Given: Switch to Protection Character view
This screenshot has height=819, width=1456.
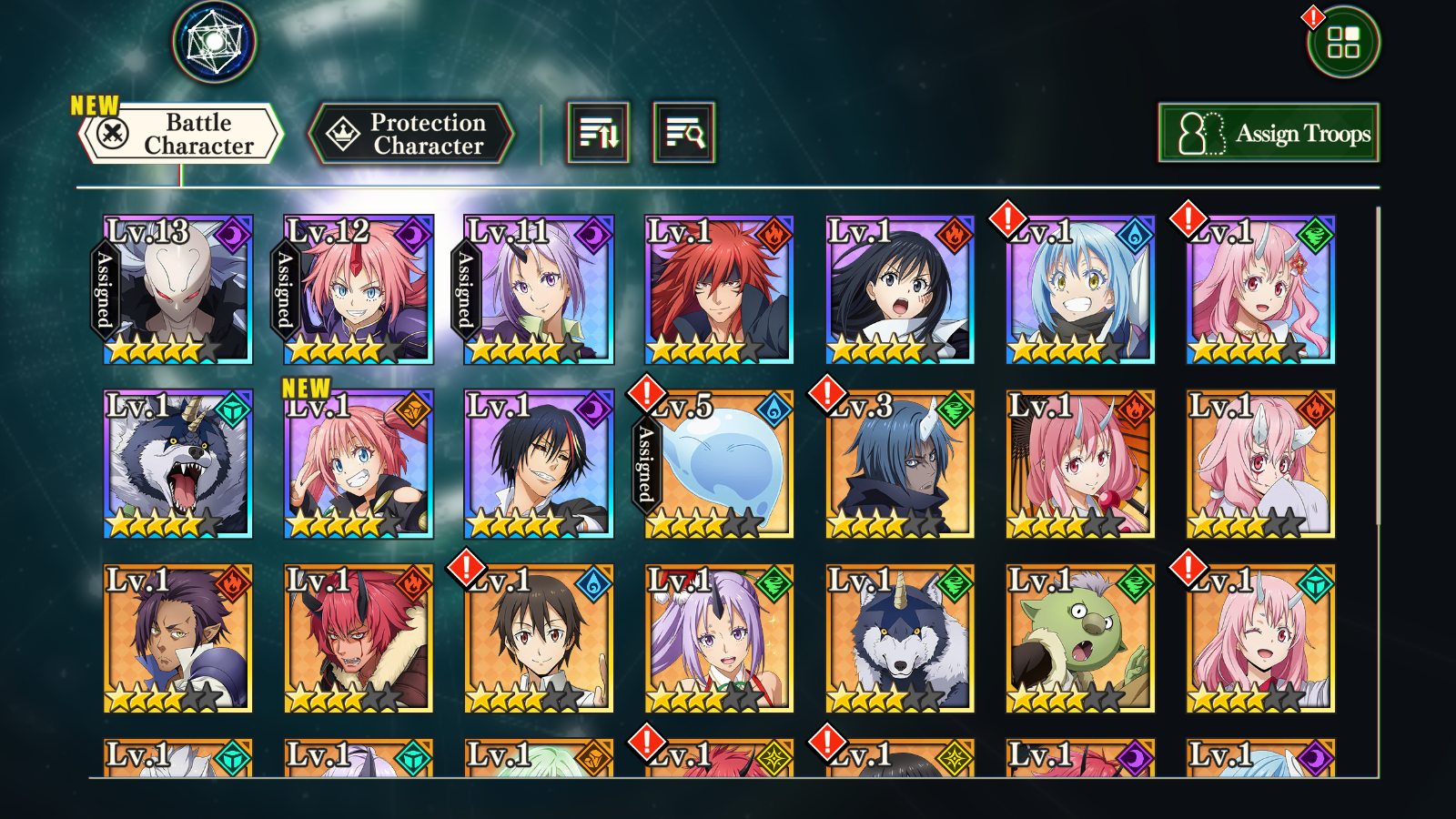Looking at the screenshot, I should pos(412,132).
